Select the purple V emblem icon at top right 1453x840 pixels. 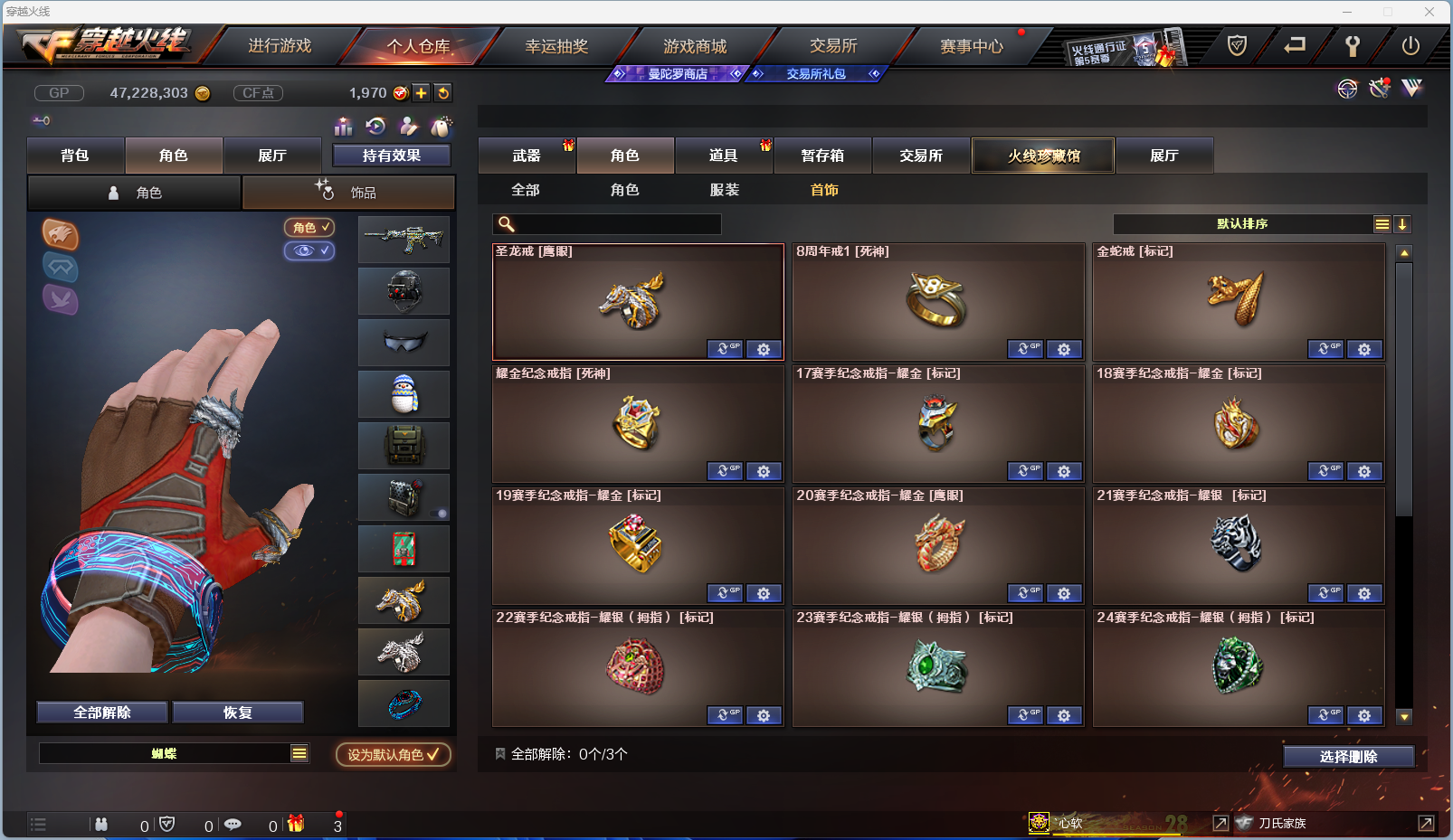pos(1411,89)
